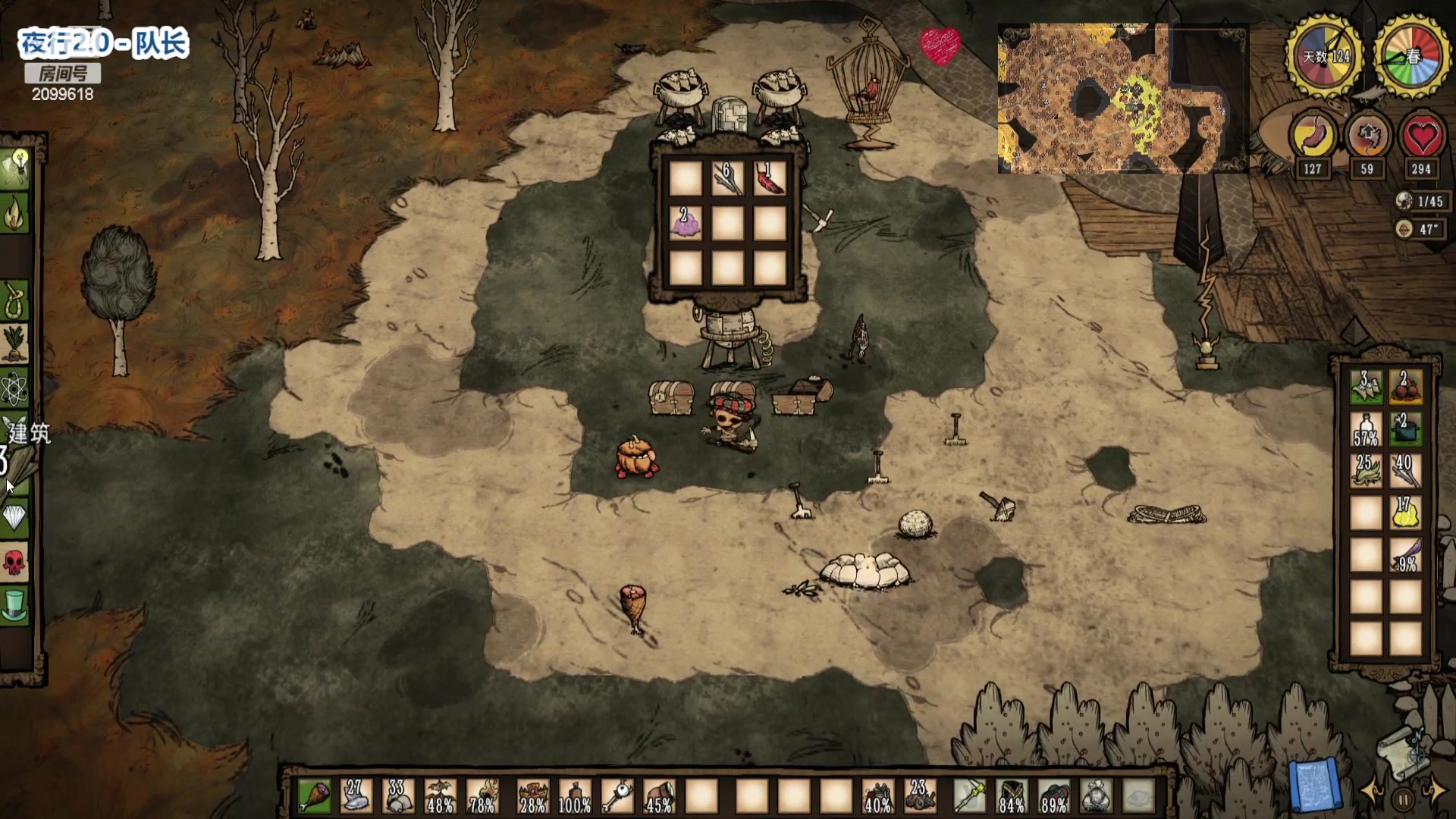Image resolution: width=1456 pixels, height=819 pixels.
Task: Open the Dress green top hat tab
Action: [15, 606]
